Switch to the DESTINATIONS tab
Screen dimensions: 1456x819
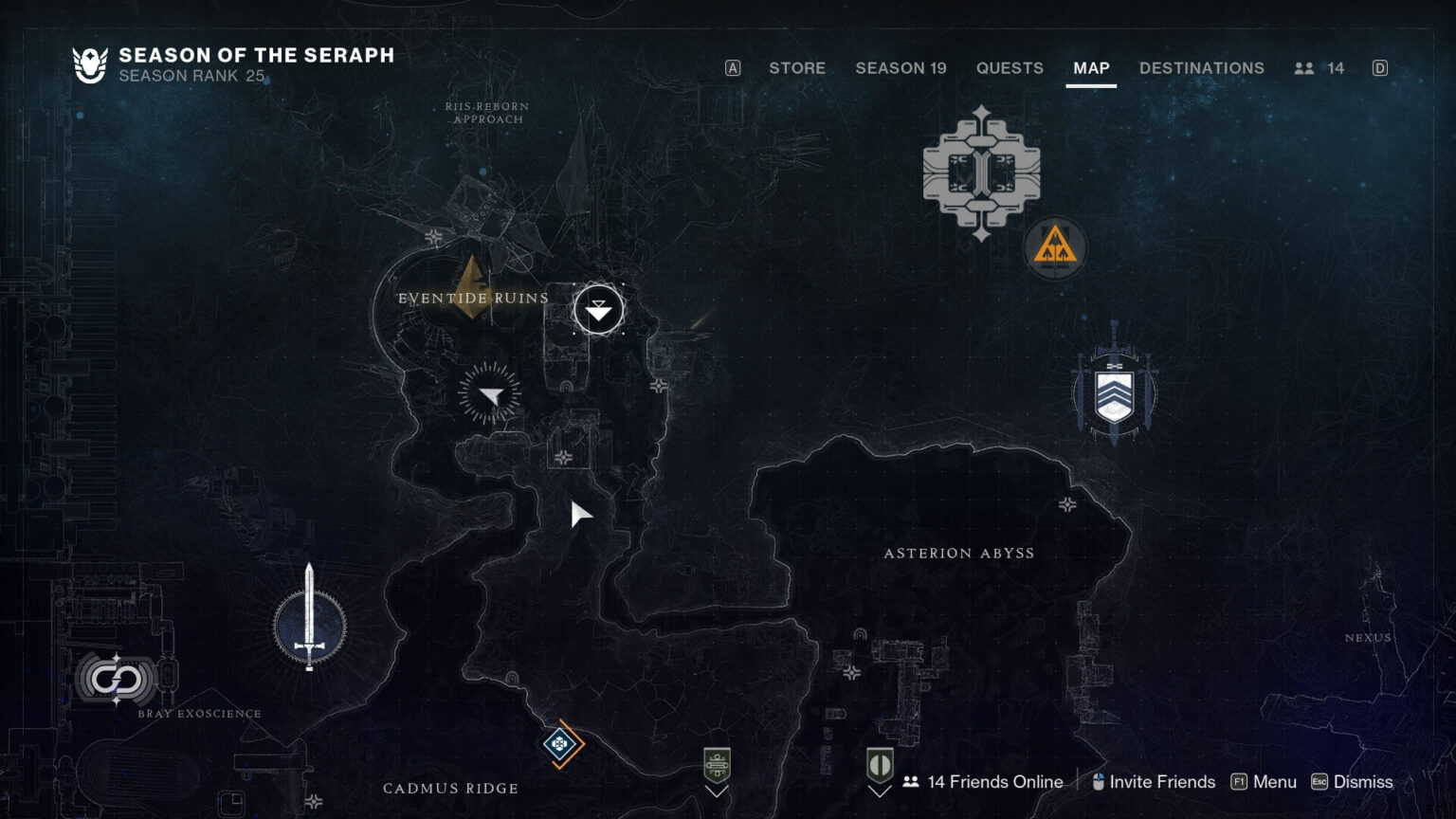pos(1202,68)
